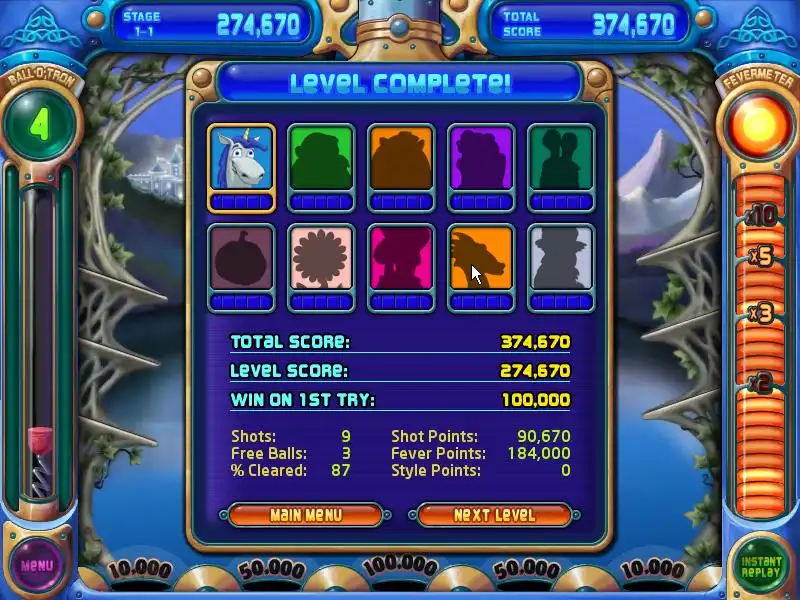
Task: Choose the pumpkin silhouette portrait
Action: 241,258
